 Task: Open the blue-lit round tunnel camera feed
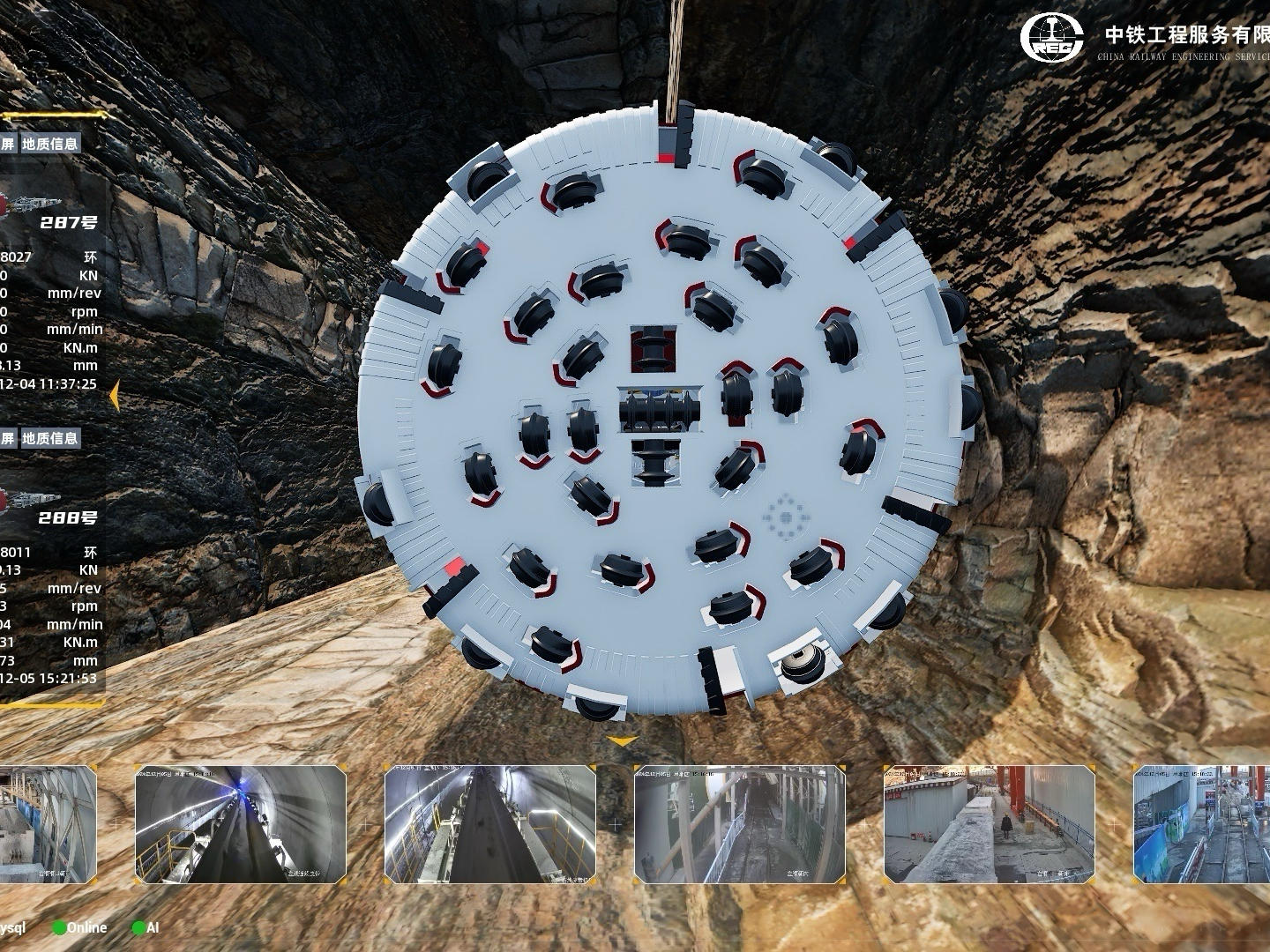pos(241,824)
